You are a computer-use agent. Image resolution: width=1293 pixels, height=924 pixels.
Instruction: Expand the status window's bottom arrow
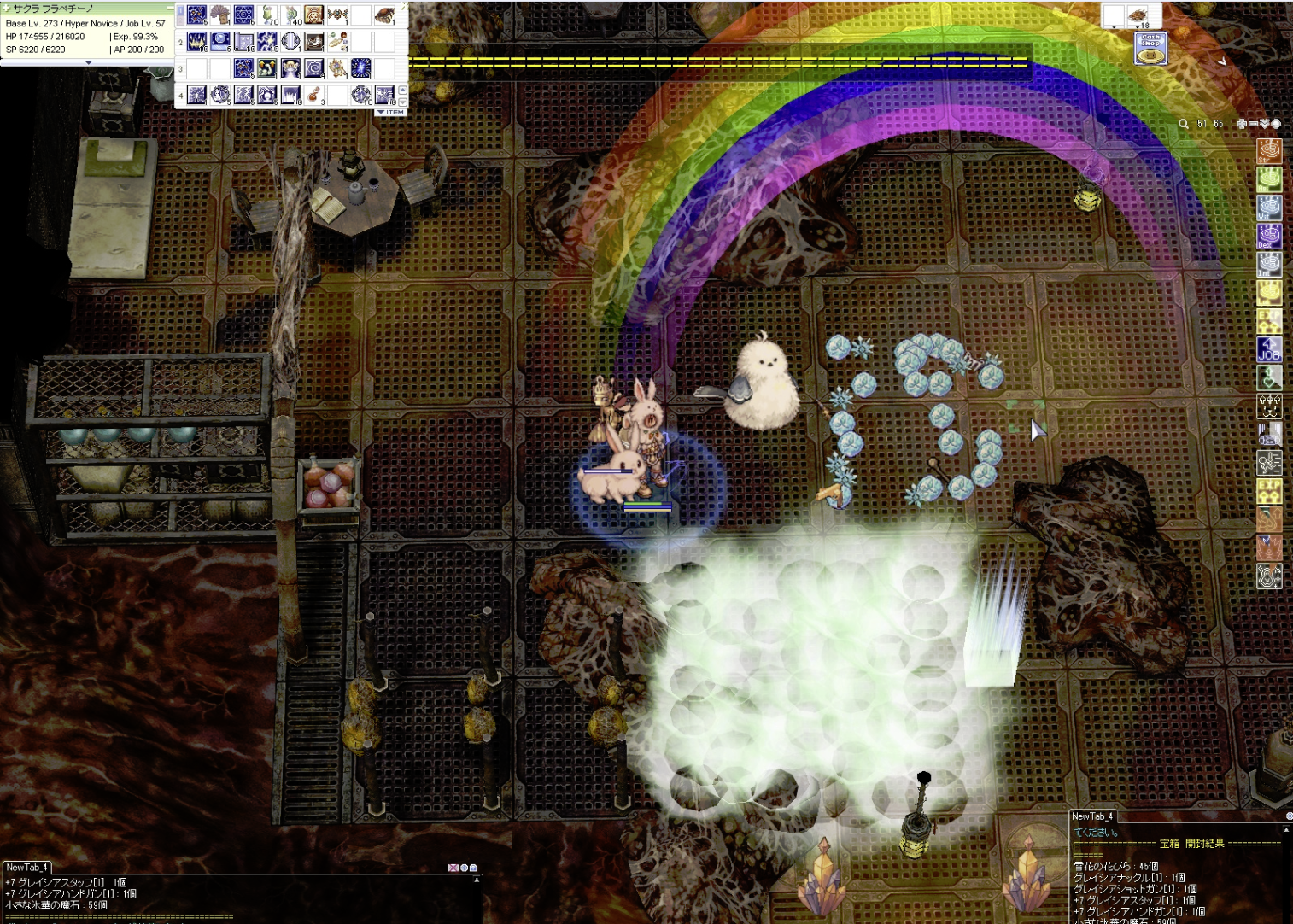[x=88, y=62]
